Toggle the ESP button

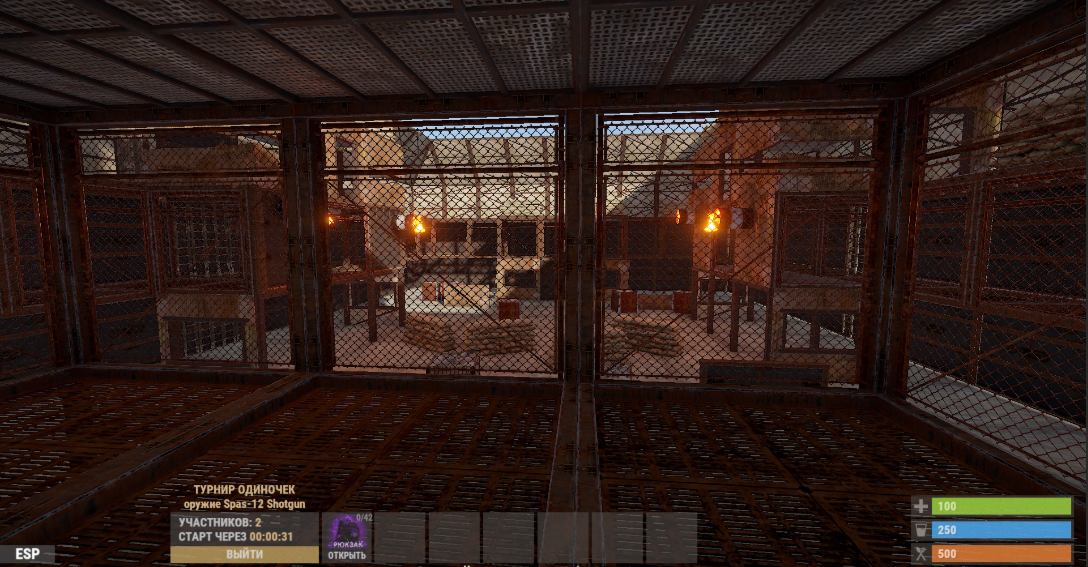[27, 553]
